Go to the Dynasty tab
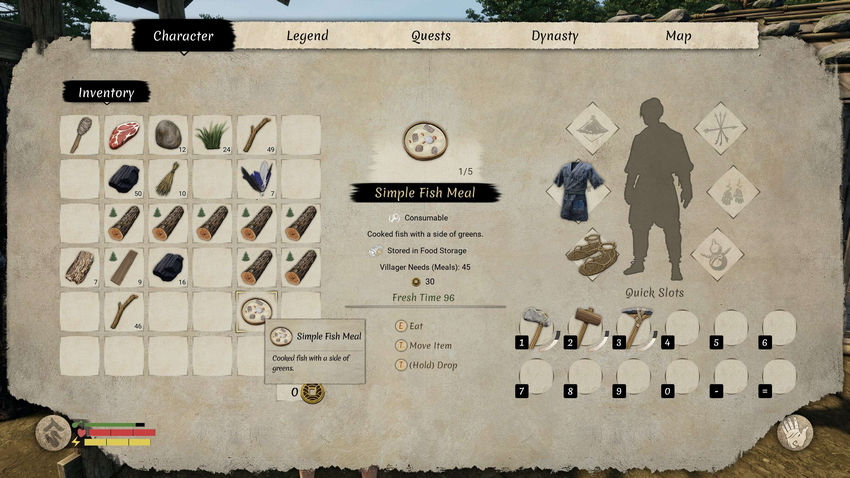Screen dimensions: 850x478 (x=555, y=36)
